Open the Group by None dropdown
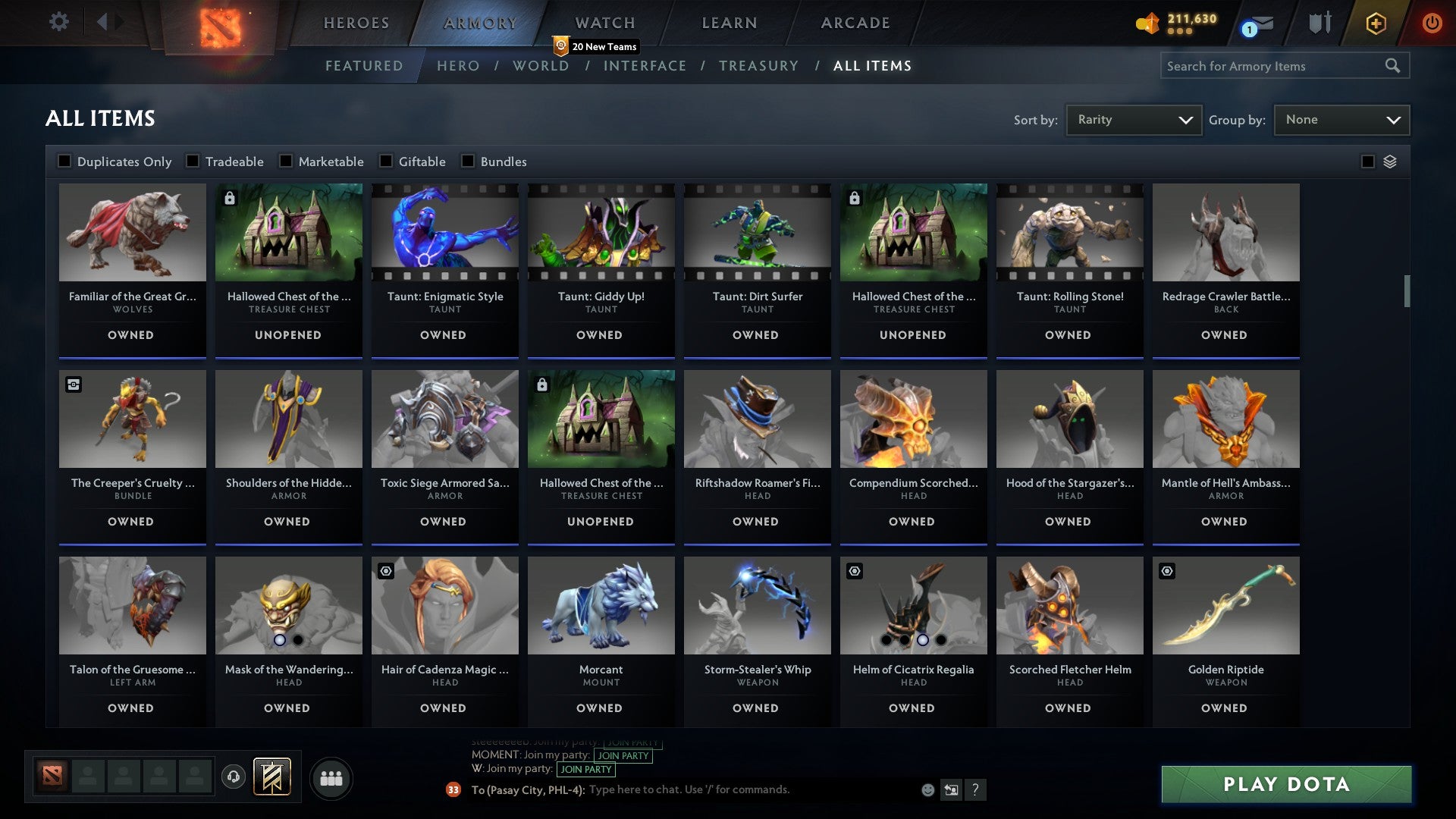 [1341, 119]
